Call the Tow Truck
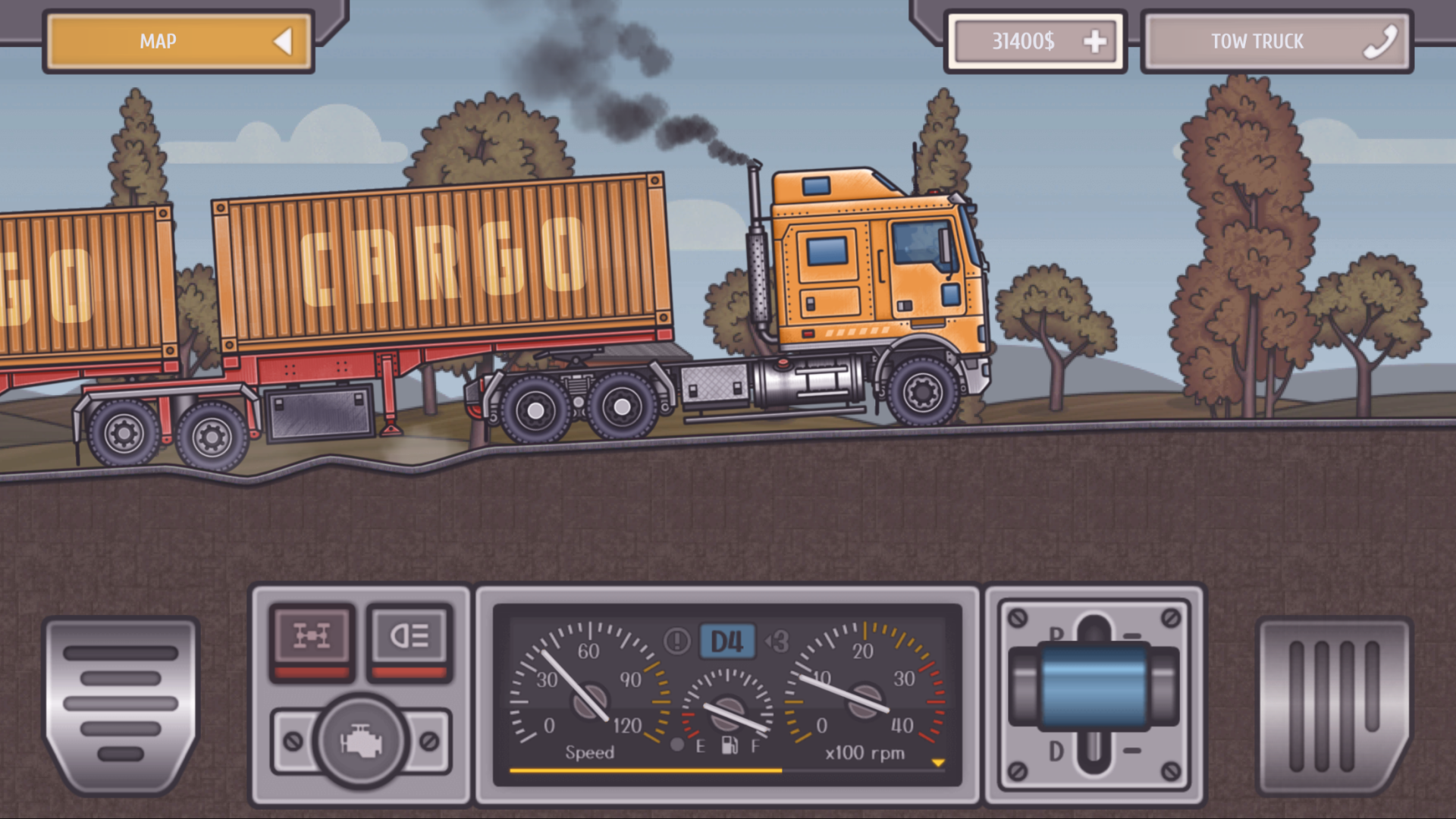The width and height of the screenshot is (1456, 819). (x=1277, y=41)
